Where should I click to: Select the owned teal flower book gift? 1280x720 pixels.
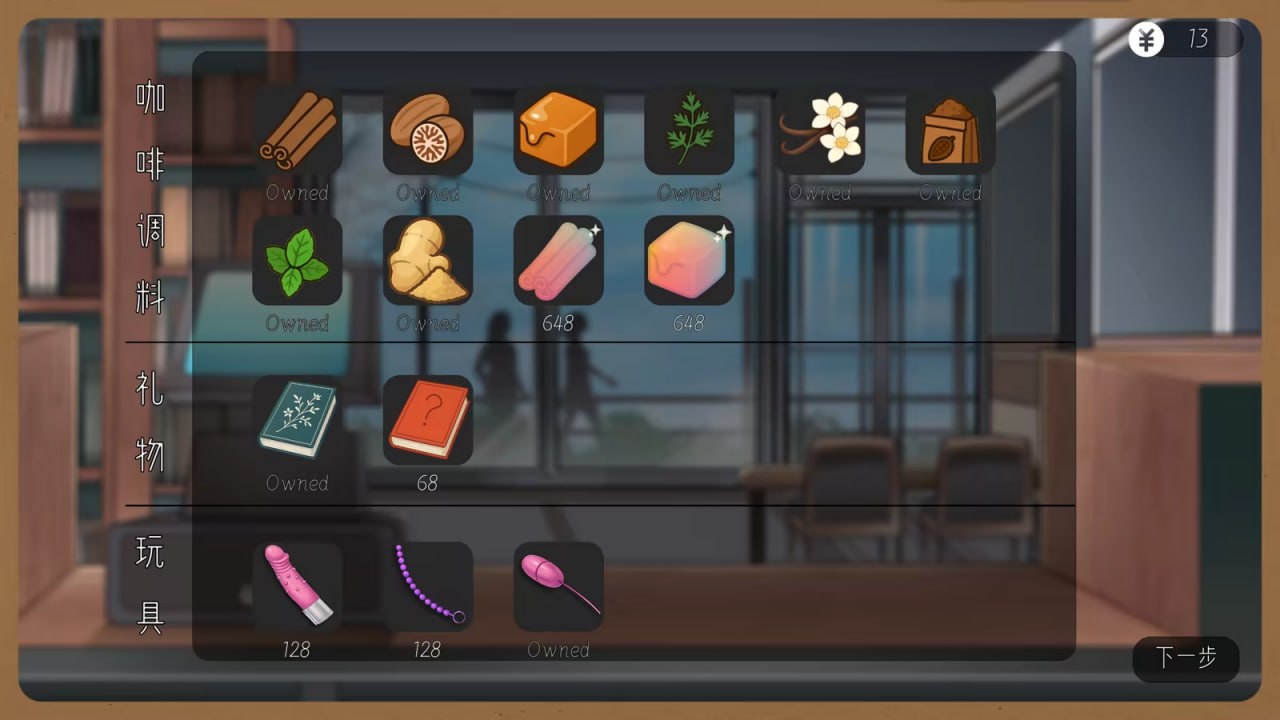point(297,420)
